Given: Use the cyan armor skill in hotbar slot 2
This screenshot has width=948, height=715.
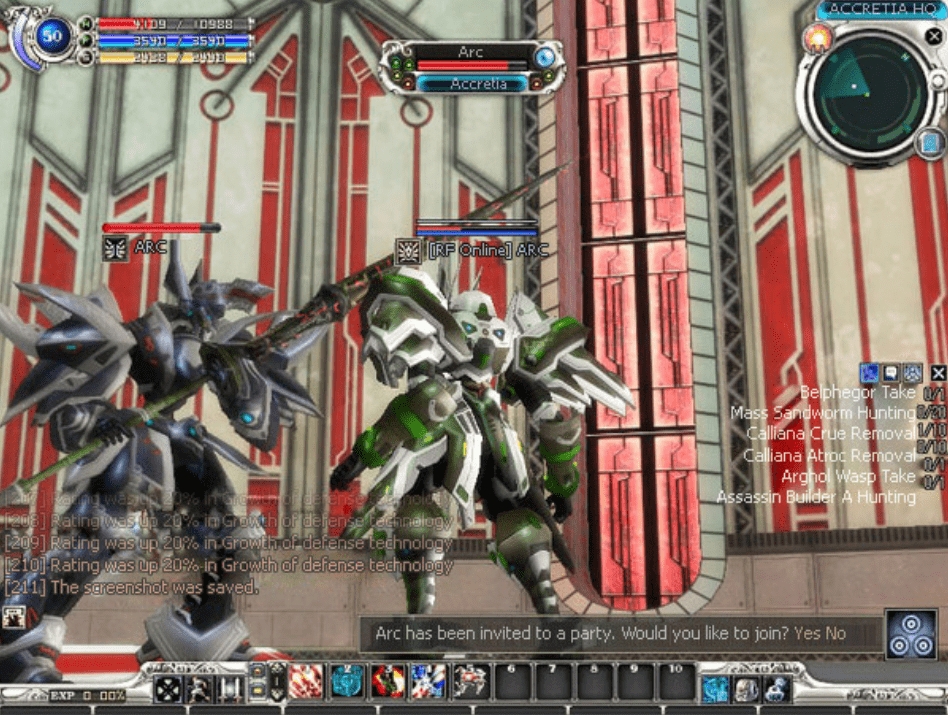Looking at the screenshot, I should [347, 681].
